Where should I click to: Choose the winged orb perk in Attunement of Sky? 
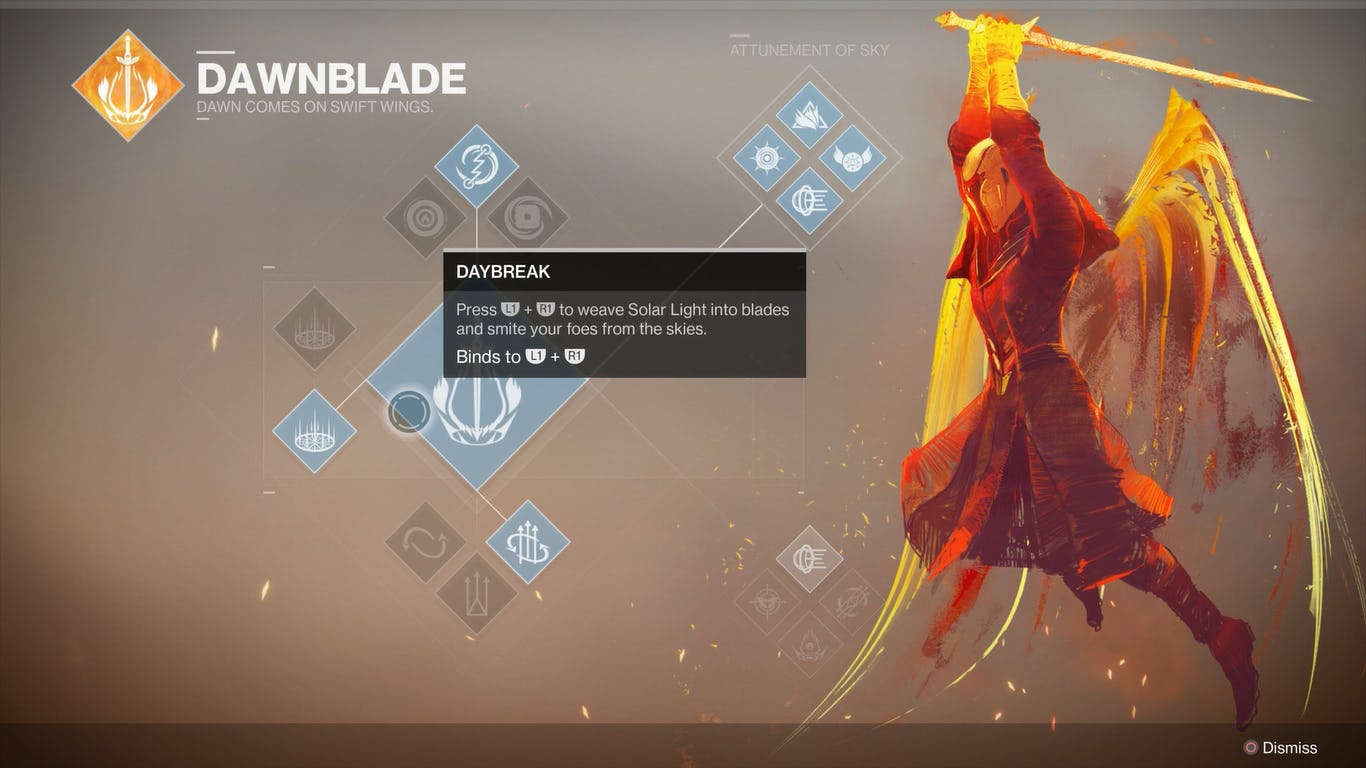pos(852,158)
